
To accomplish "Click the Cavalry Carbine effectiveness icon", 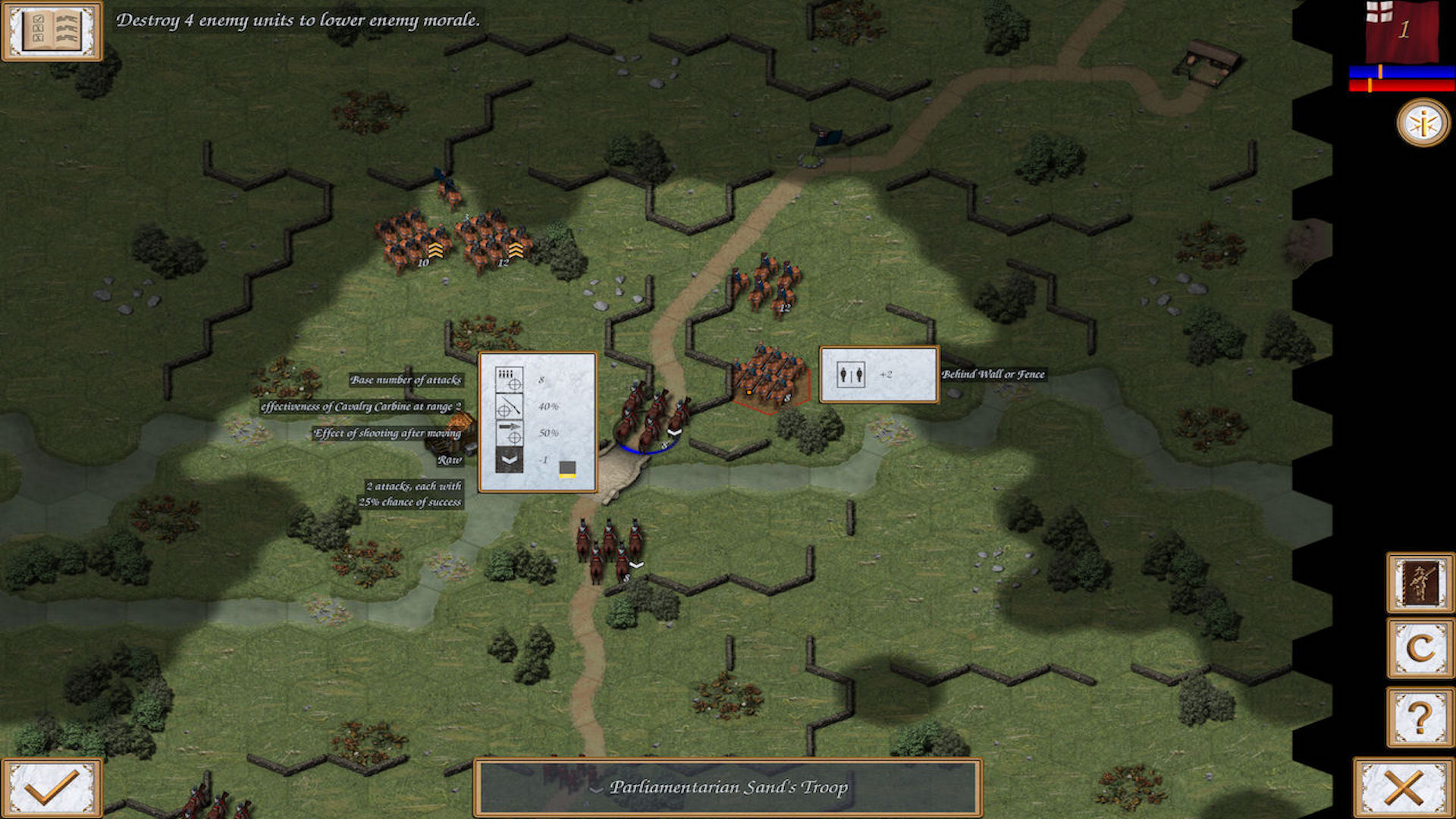I will tap(510, 406).
